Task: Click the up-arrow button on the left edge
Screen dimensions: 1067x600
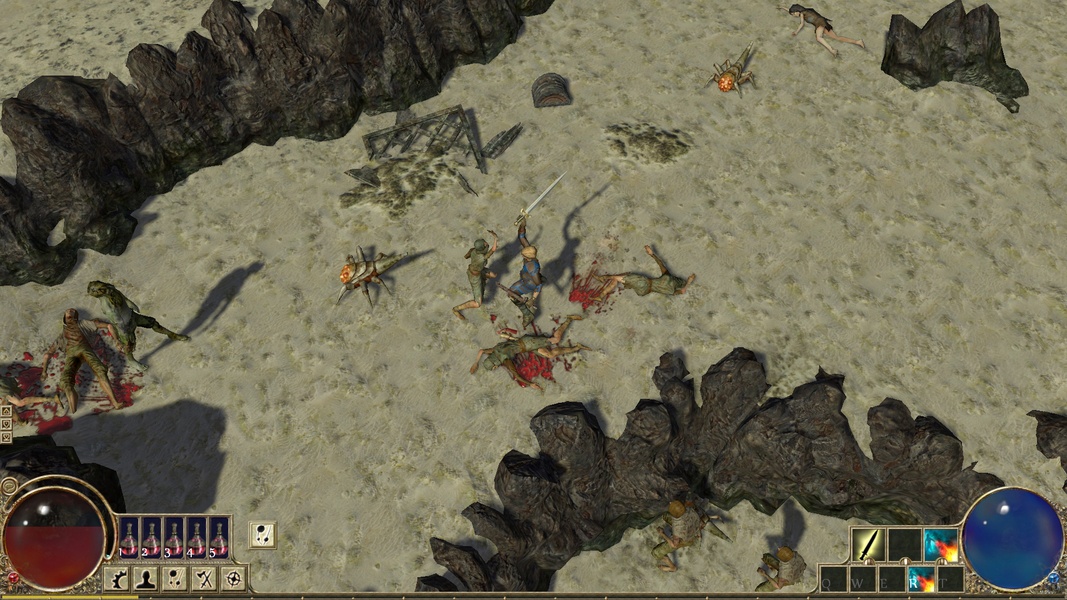Action: (6, 410)
